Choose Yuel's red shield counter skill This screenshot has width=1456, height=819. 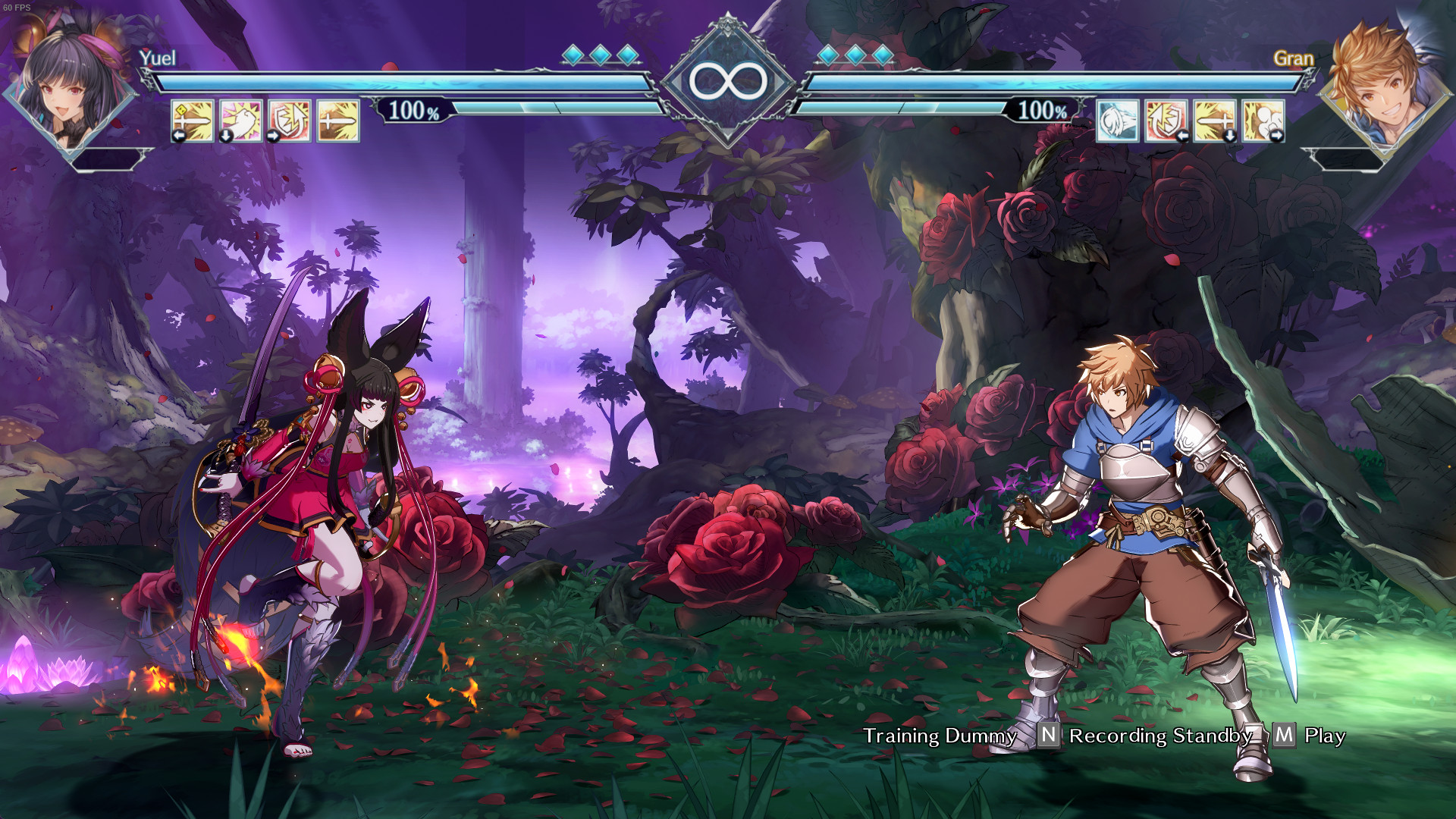tap(289, 121)
